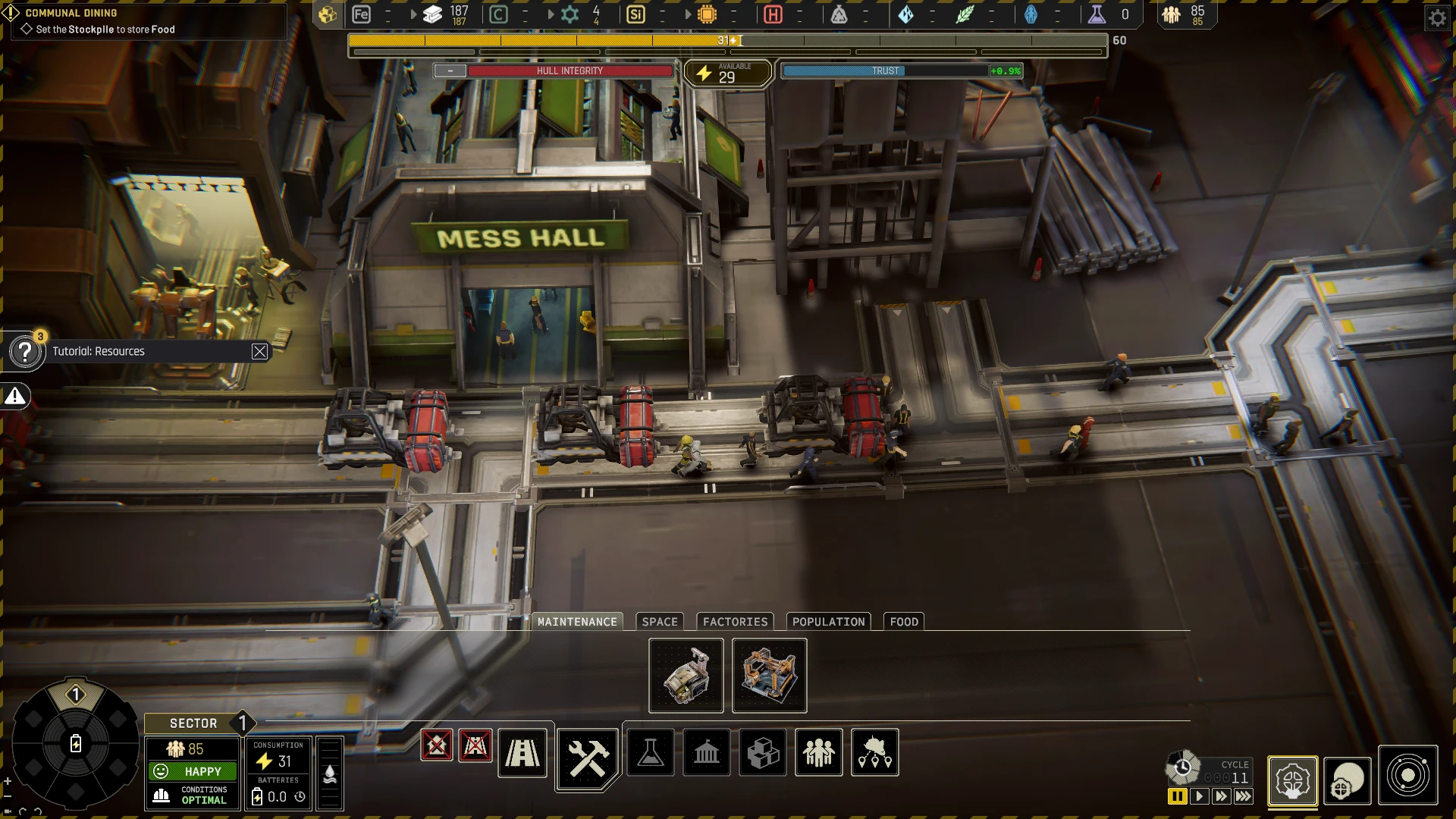
Task: Show the Population build tab
Action: 828,622
